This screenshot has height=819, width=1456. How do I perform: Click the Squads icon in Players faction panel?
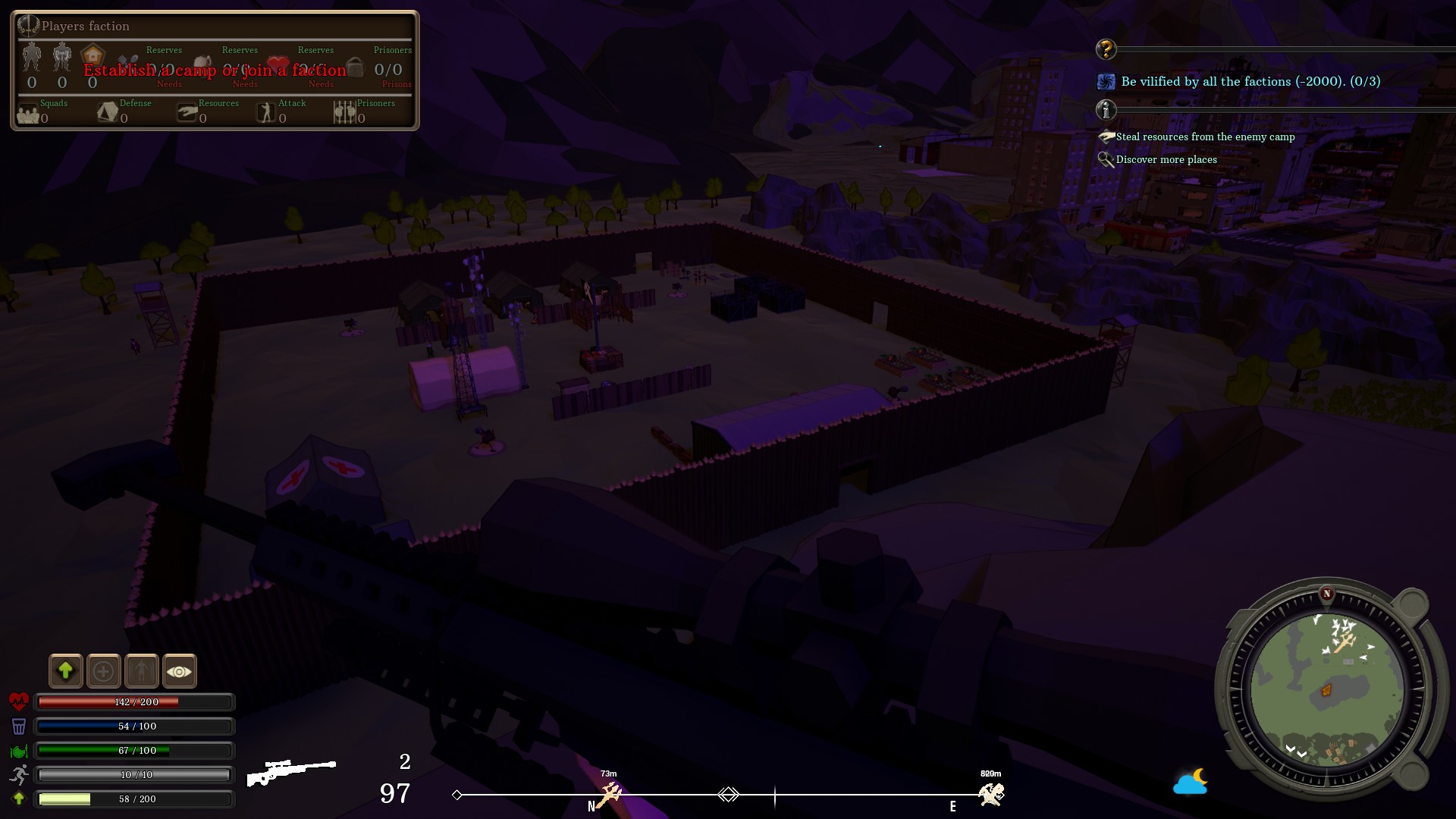click(x=29, y=115)
